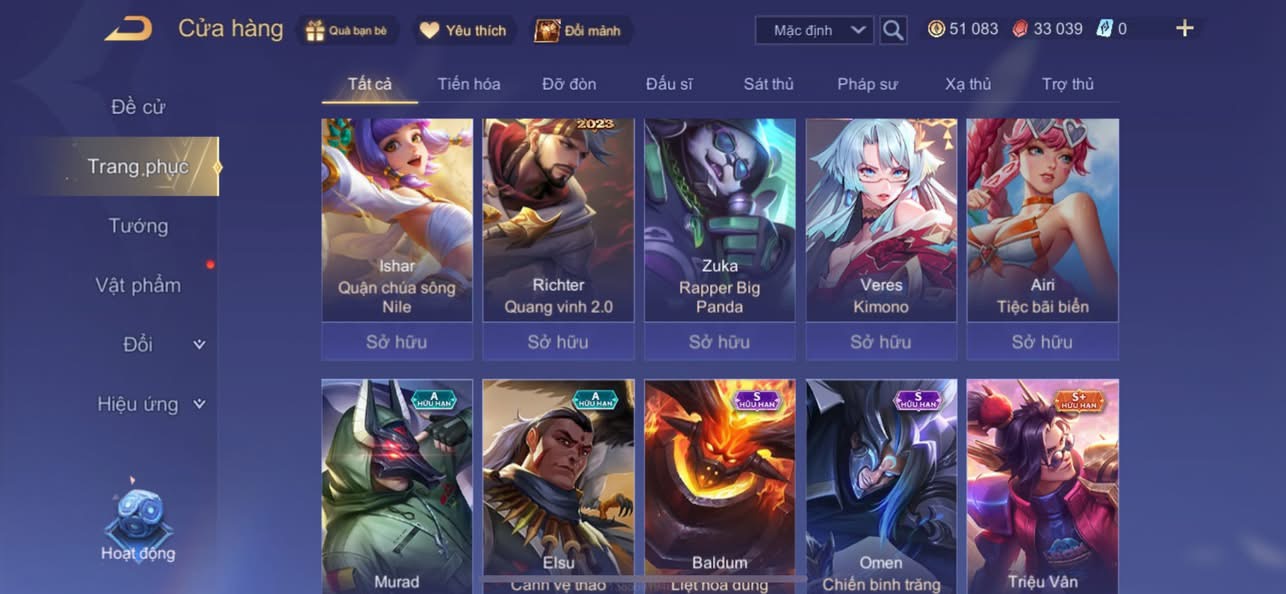Screen dimensions: 1286x594
Task: Open the Đề cử menu entry
Action: tap(138, 107)
